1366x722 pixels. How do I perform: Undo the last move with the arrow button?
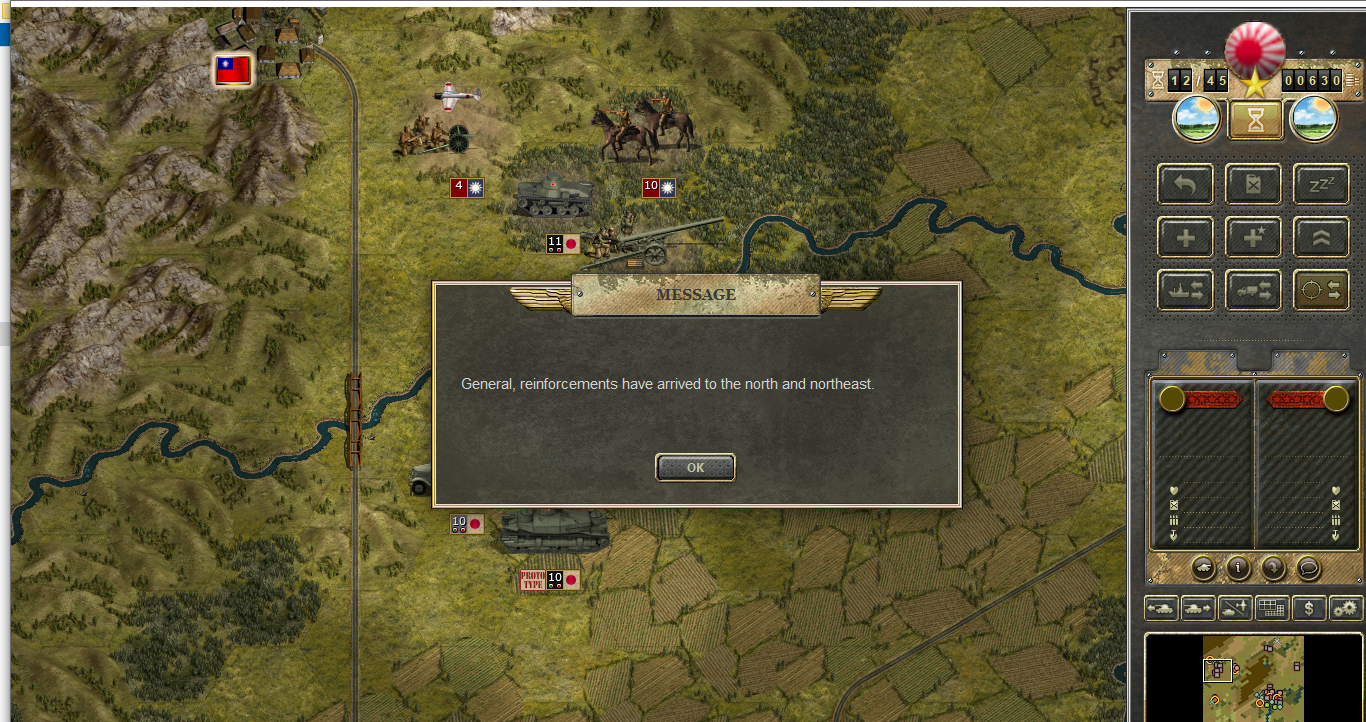tap(1185, 184)
